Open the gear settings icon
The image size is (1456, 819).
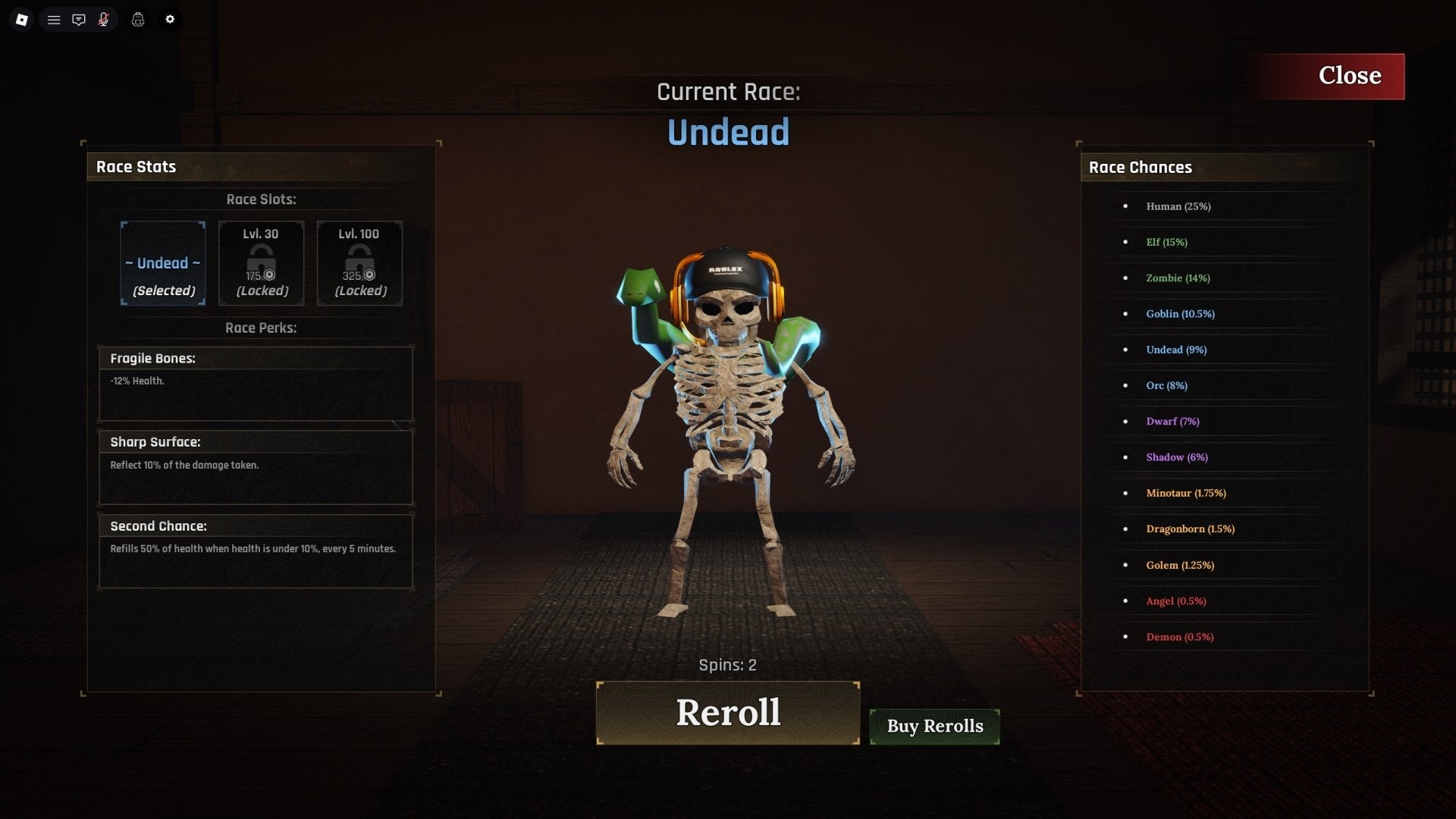tap(170, 20)
